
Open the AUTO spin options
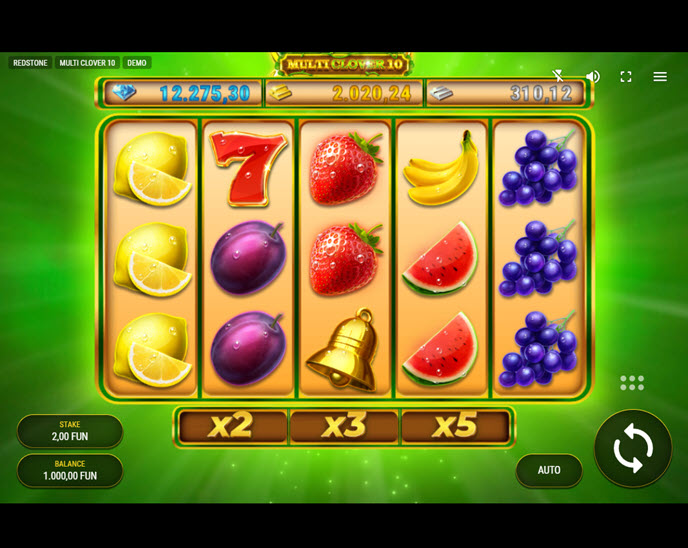[549, 470]
